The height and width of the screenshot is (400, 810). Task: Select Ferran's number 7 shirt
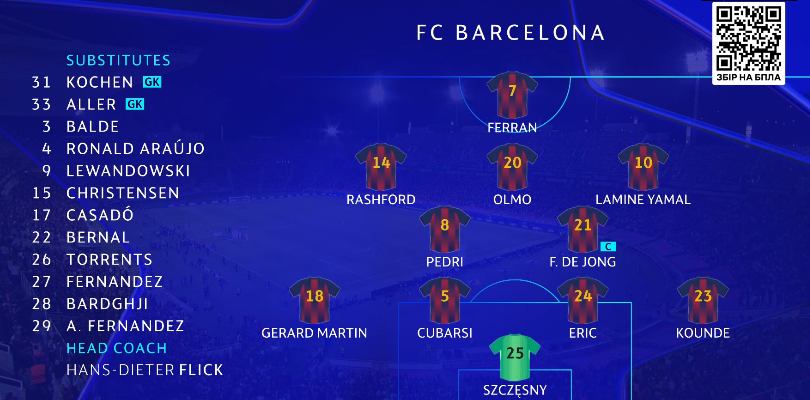[512, 95]
